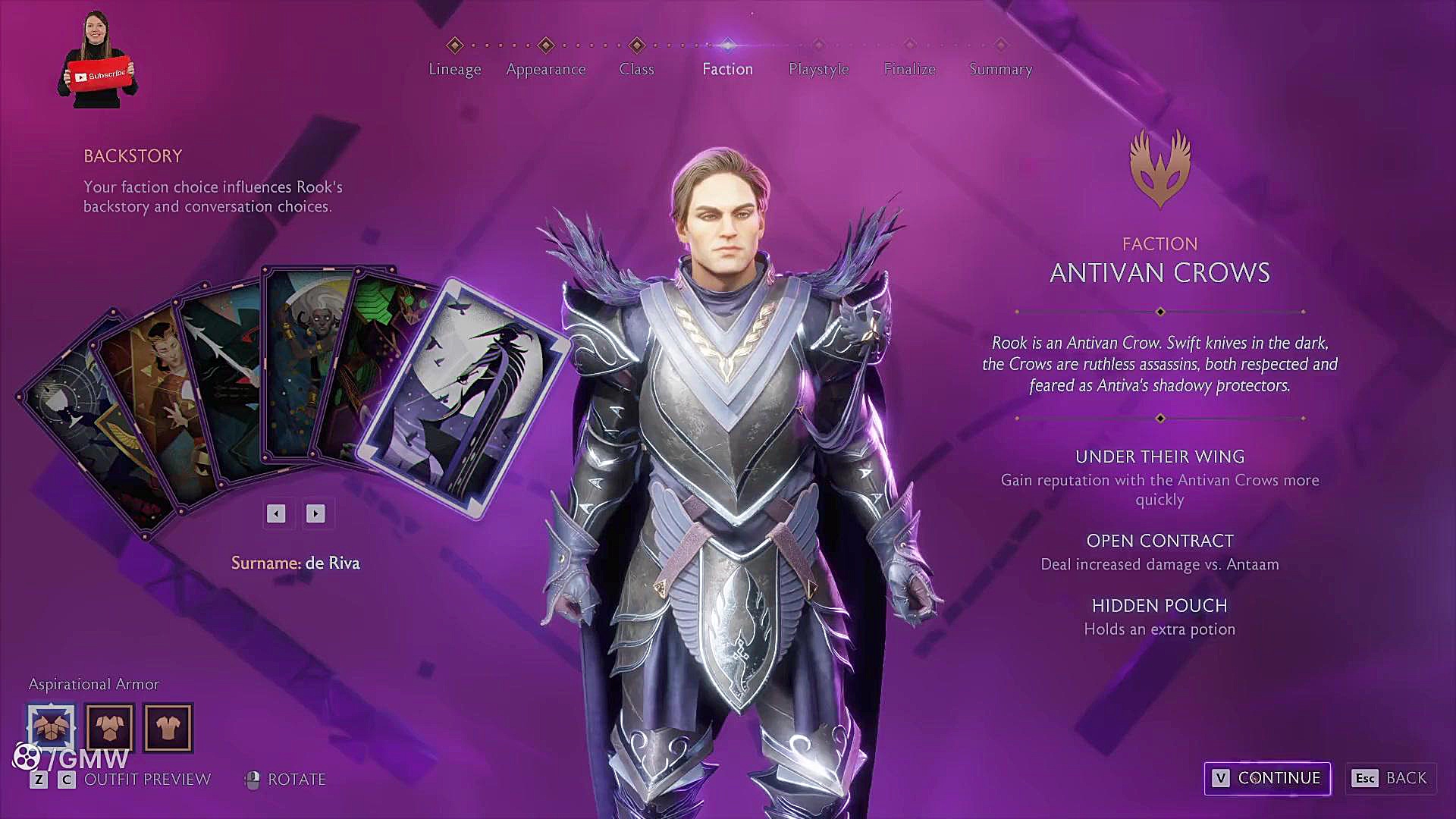Click the next faction arrow button
Screen dimensions: 1456x819
[315, 514]
